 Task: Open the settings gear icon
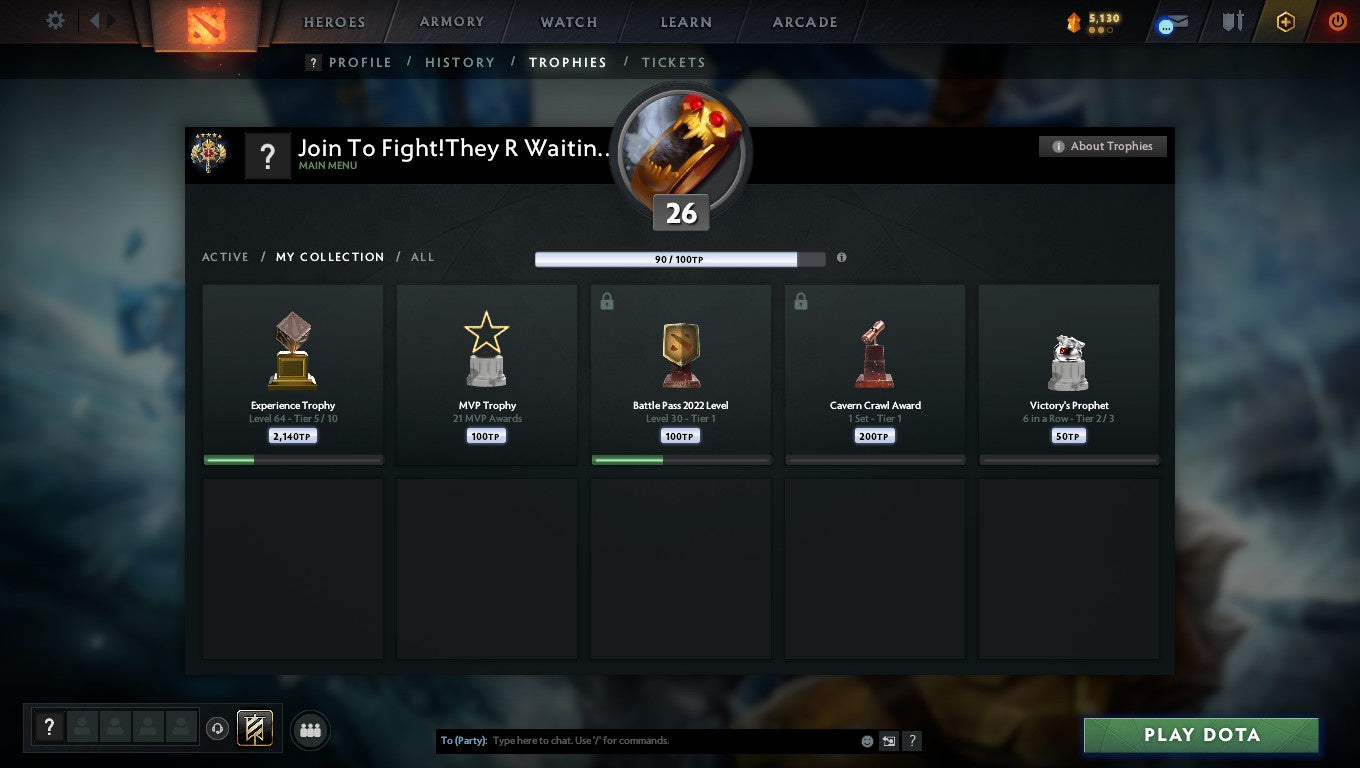pos(55,20)
